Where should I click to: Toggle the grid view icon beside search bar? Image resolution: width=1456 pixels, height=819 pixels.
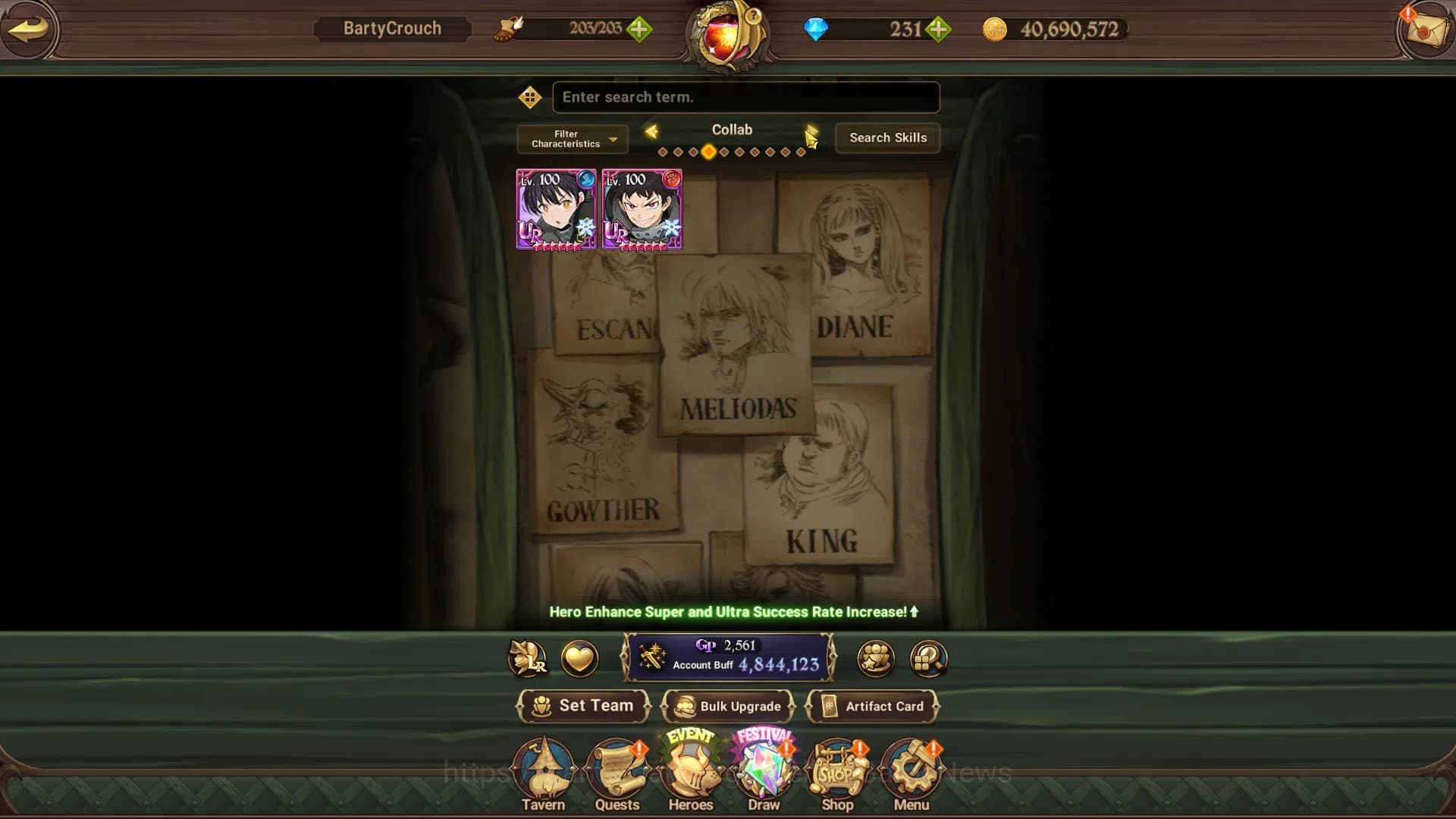point(530,97)
